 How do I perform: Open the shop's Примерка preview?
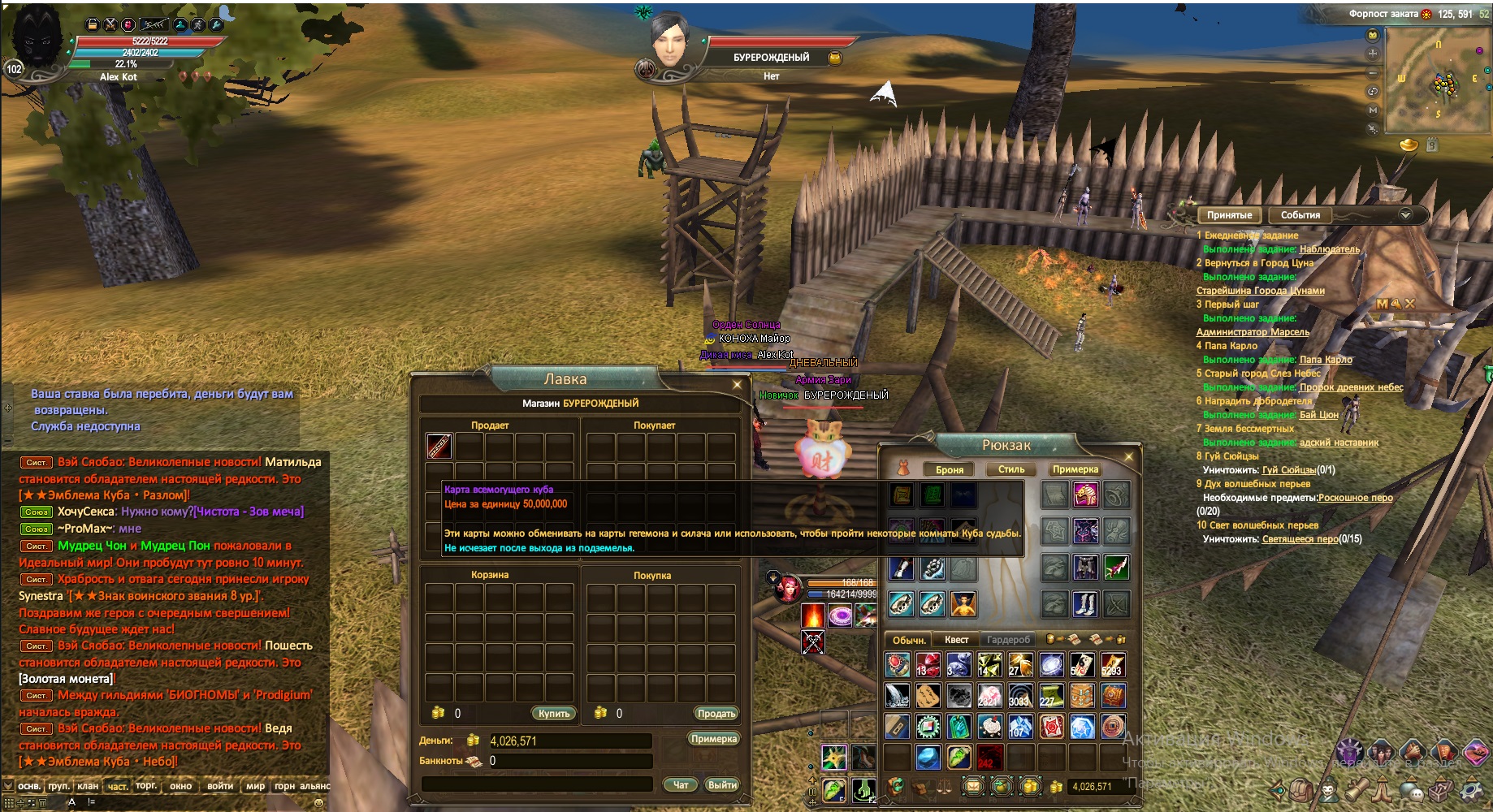(x=713, y=738)
